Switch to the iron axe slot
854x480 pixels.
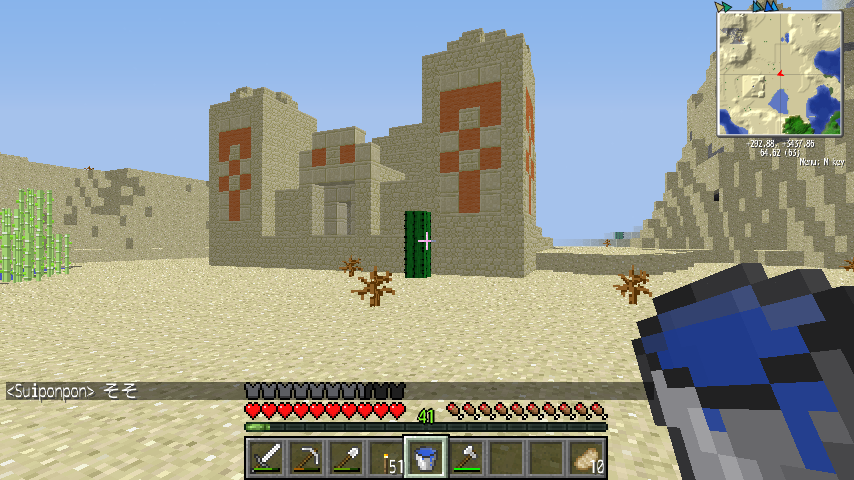pos(465,459)
